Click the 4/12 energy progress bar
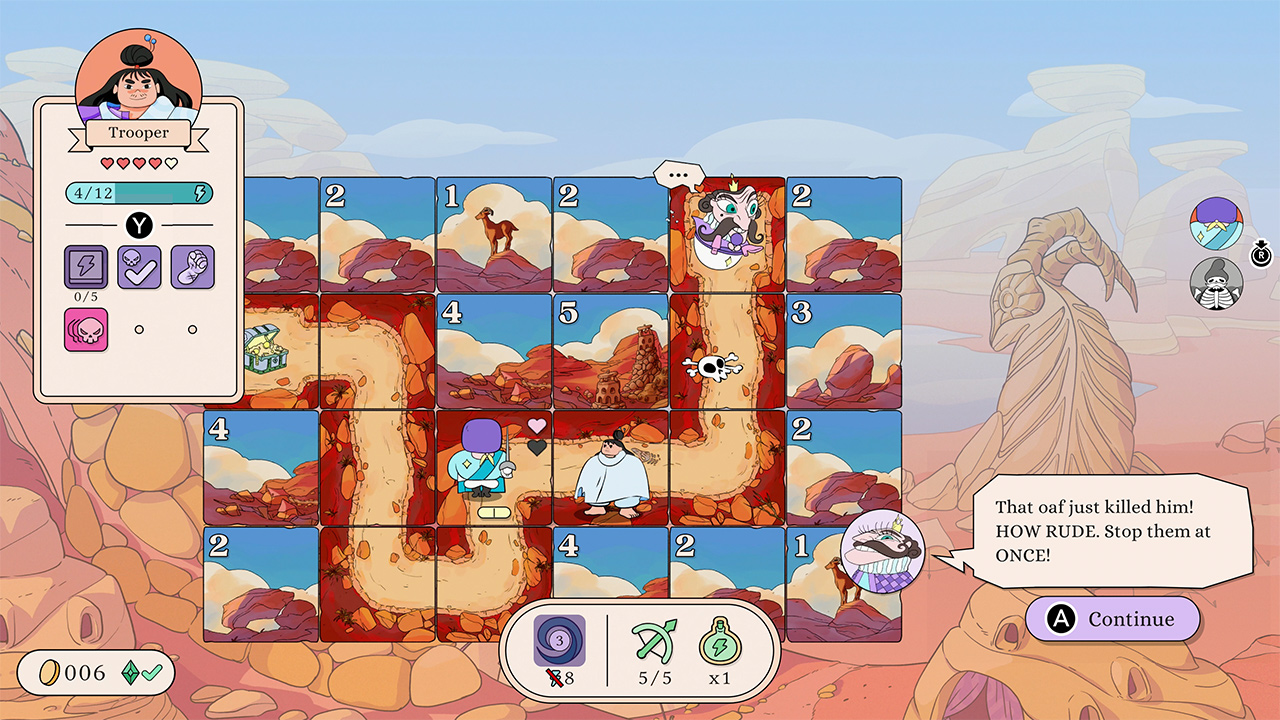 tap(140, 191)
